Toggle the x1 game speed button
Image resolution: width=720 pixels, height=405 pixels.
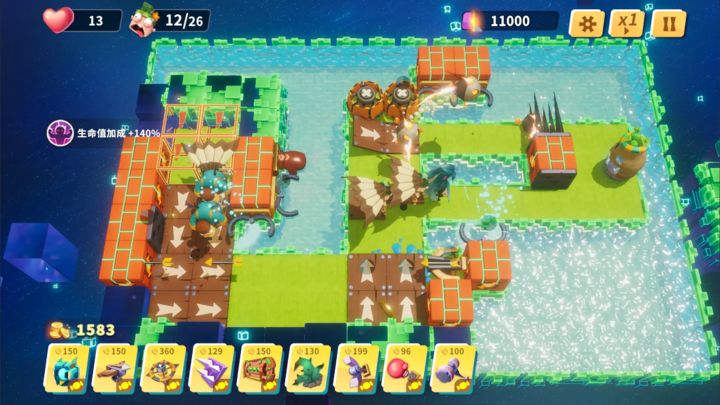coord(628,22)
